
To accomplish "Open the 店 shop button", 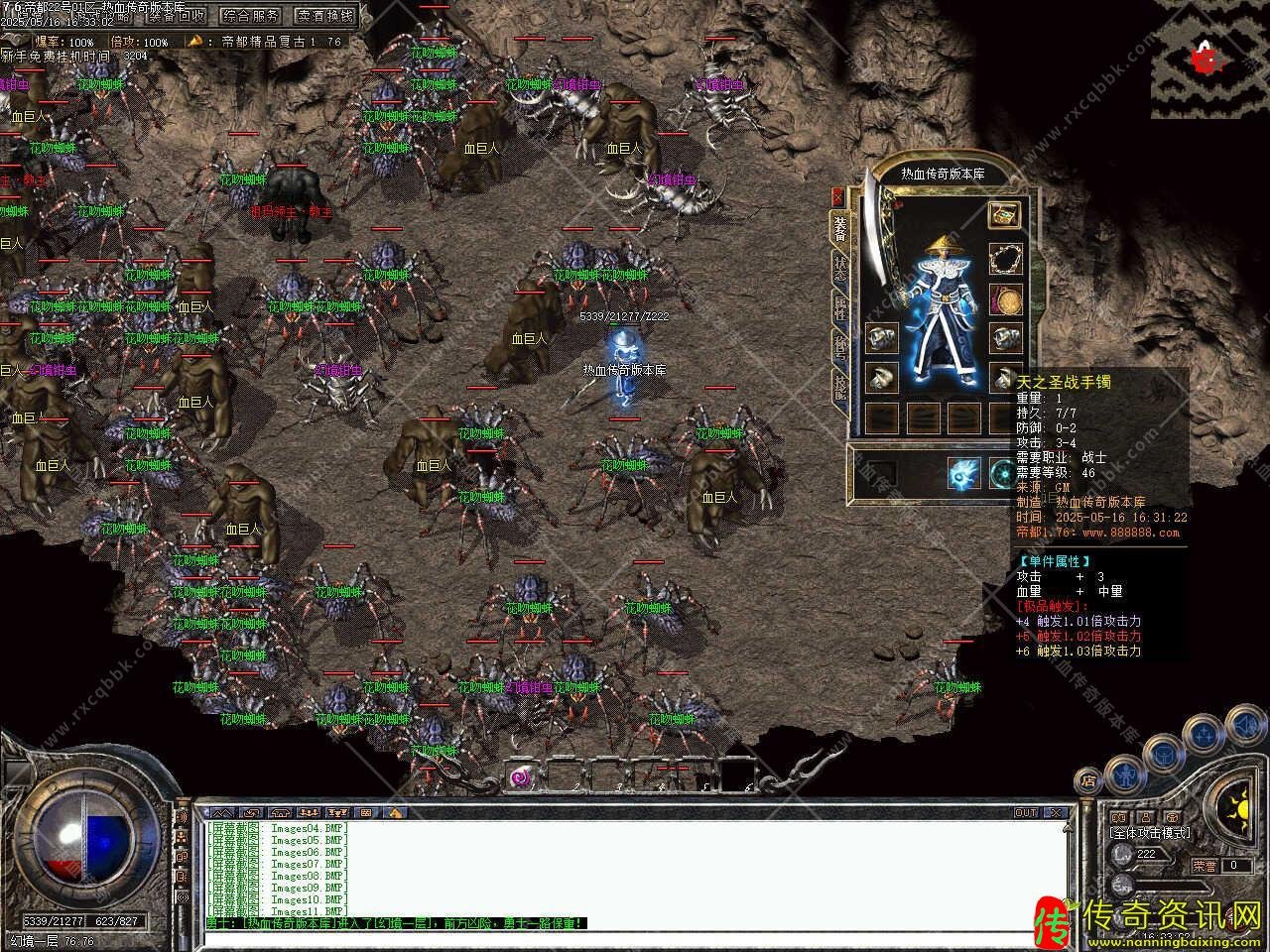I will click(1088, 780).
